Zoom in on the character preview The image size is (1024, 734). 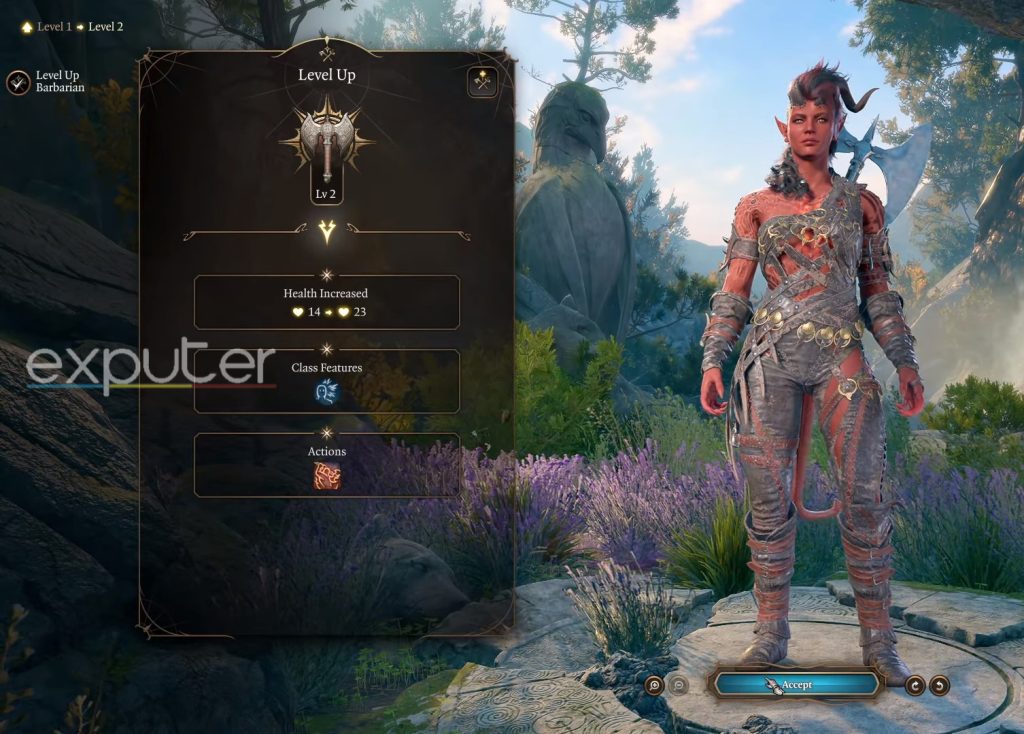click(x=654, y=685)
